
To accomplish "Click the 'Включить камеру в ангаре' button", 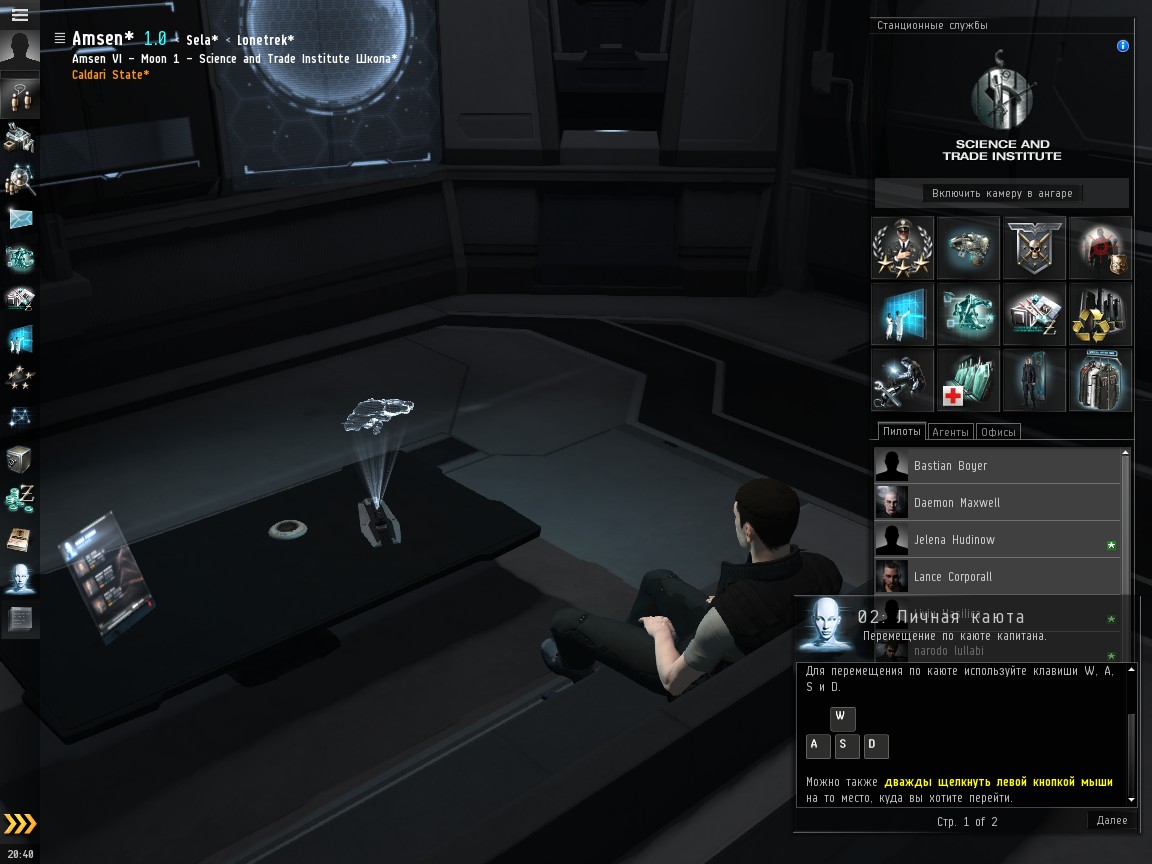I will point(1002,193).
